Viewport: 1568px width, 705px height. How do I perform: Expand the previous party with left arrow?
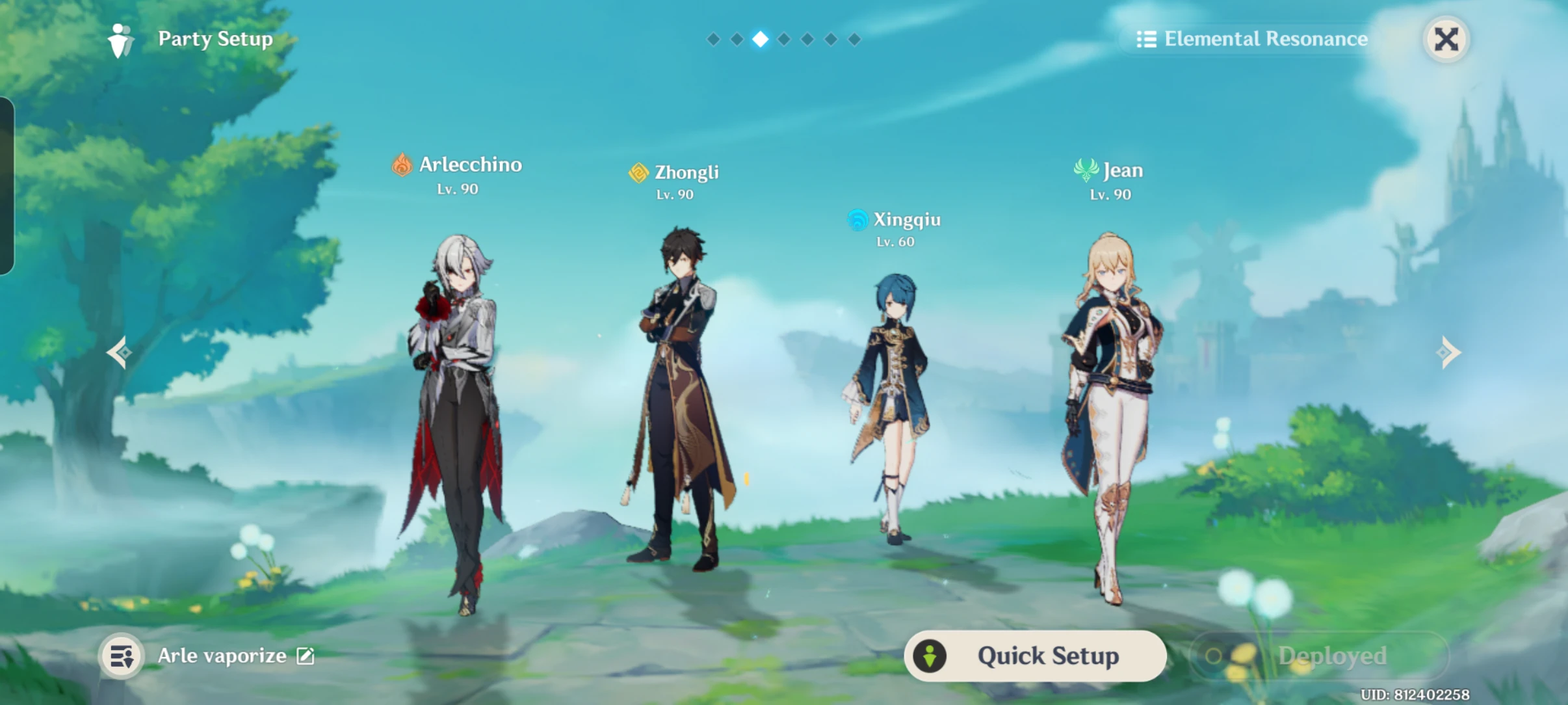[119, 352]
